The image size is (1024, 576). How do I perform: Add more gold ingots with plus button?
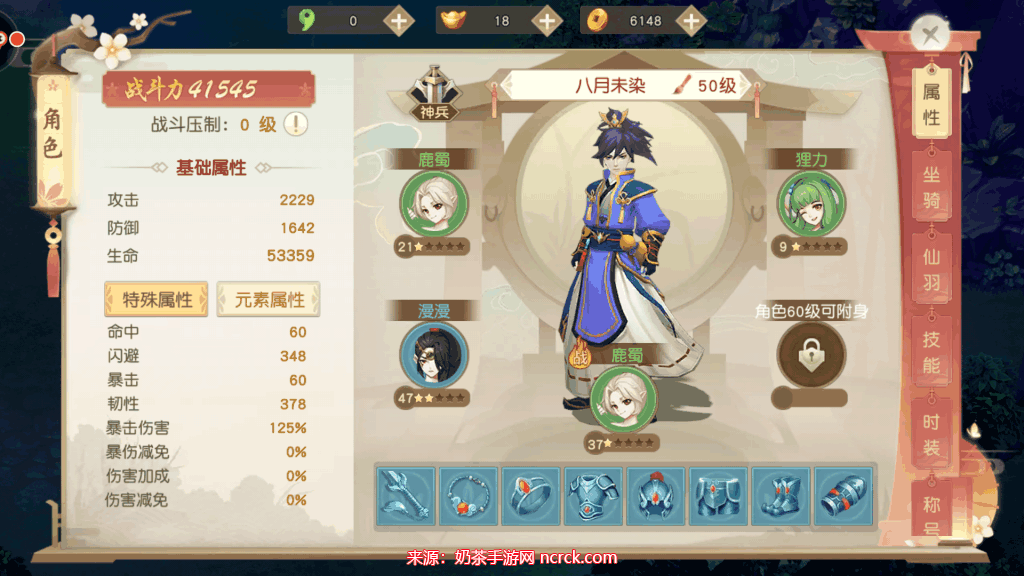pyautogui.click(x=546, y=20)
